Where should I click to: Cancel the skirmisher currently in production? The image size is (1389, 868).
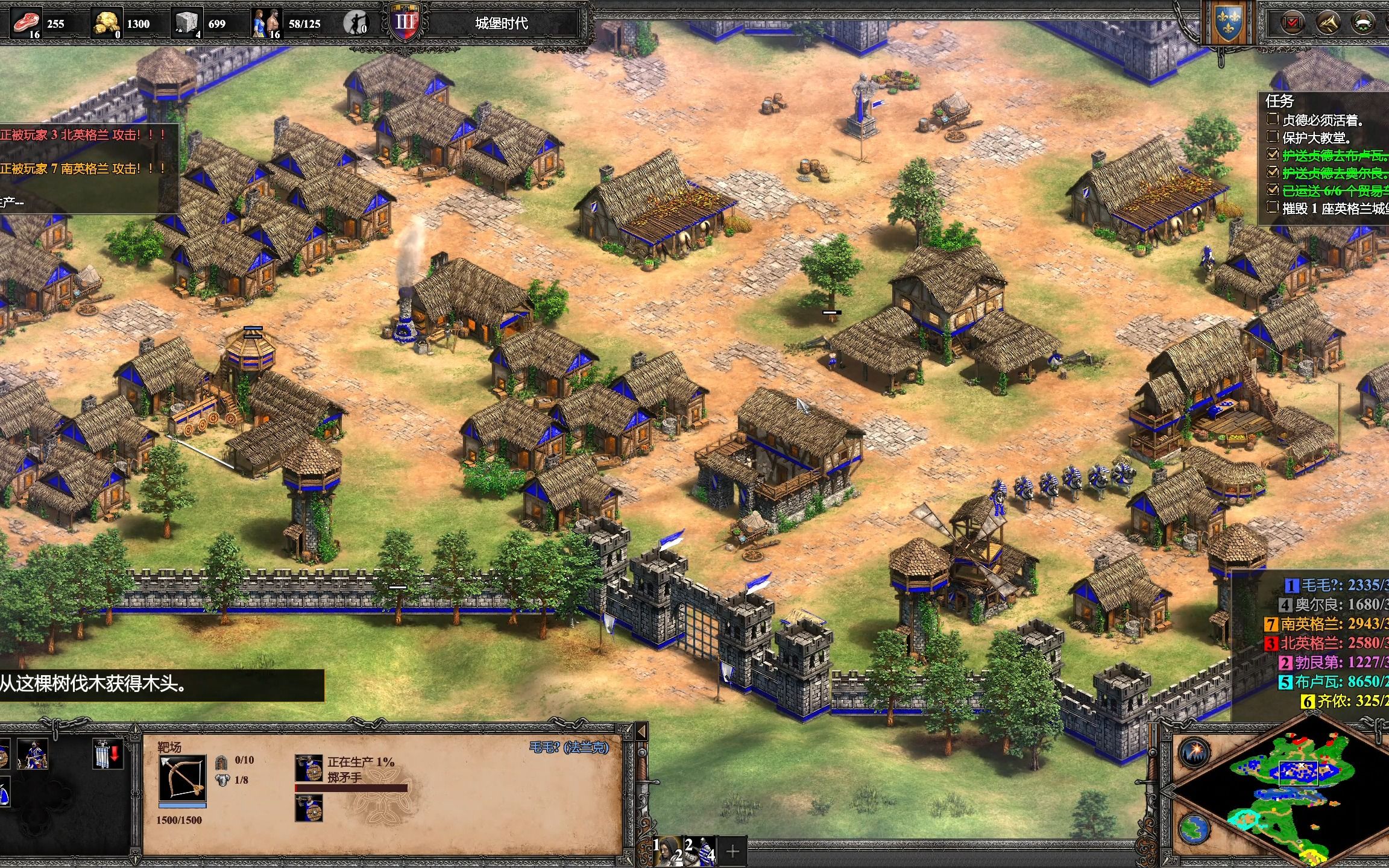click(x=309, y=768)
